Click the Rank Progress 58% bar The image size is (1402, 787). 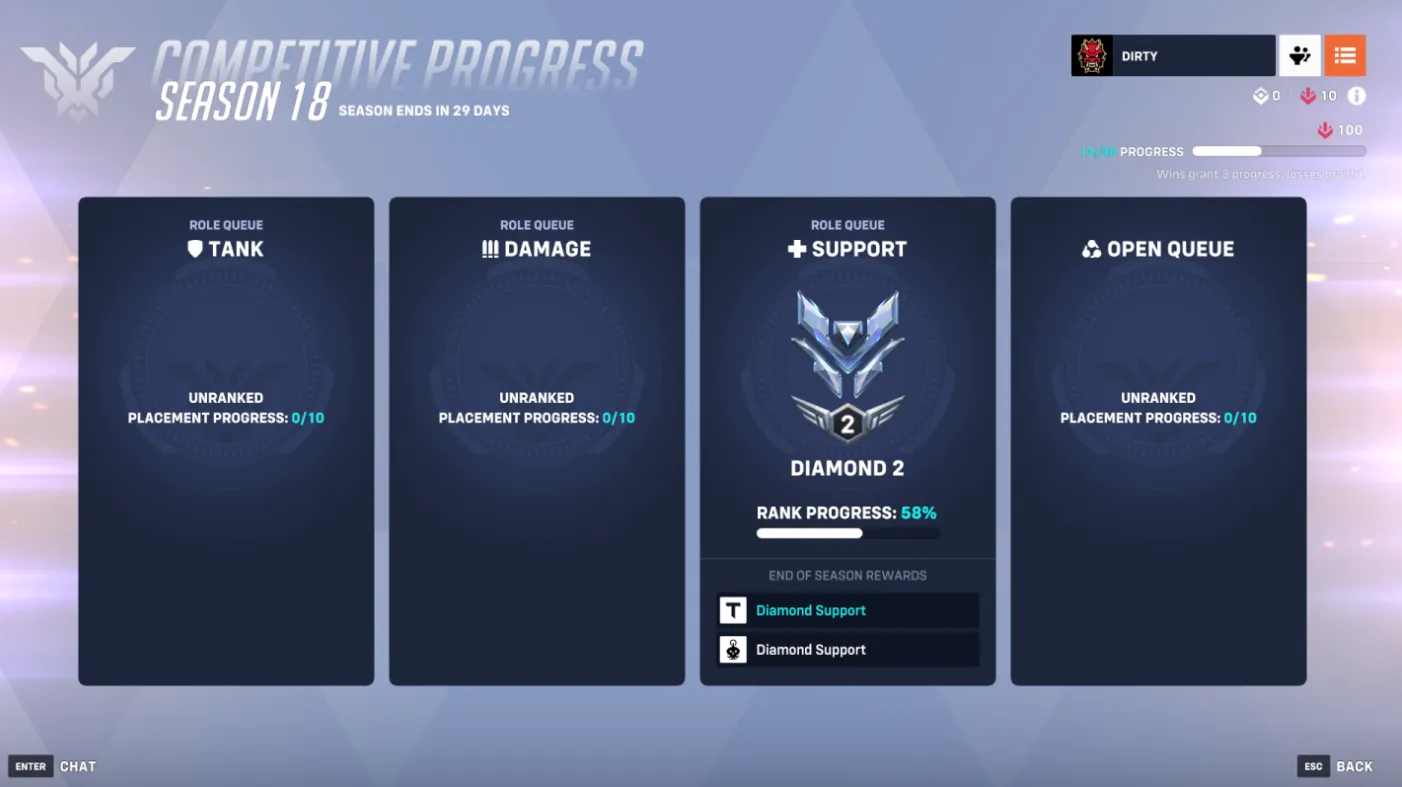(x=847, y=533)
